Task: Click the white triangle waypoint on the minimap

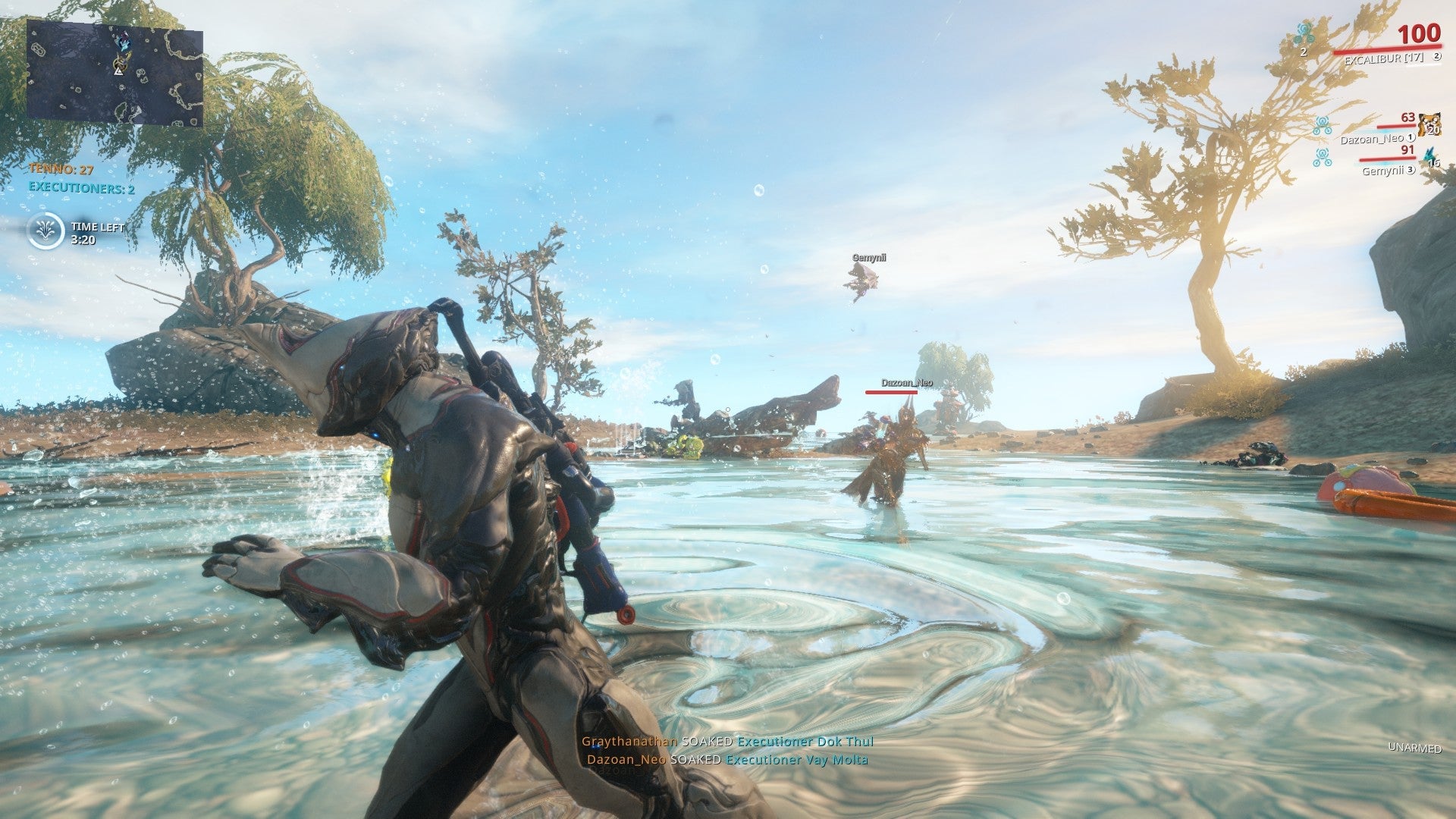Action: click(118, 73)
